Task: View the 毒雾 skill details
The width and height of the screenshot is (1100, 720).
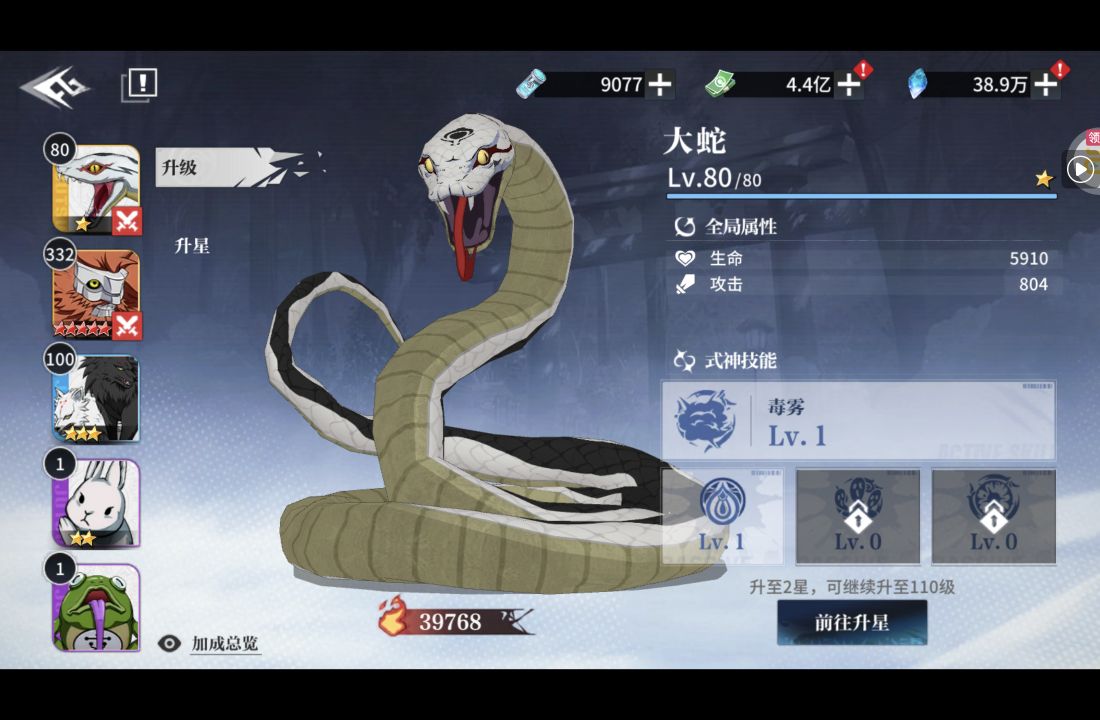Action: [858, 421]
